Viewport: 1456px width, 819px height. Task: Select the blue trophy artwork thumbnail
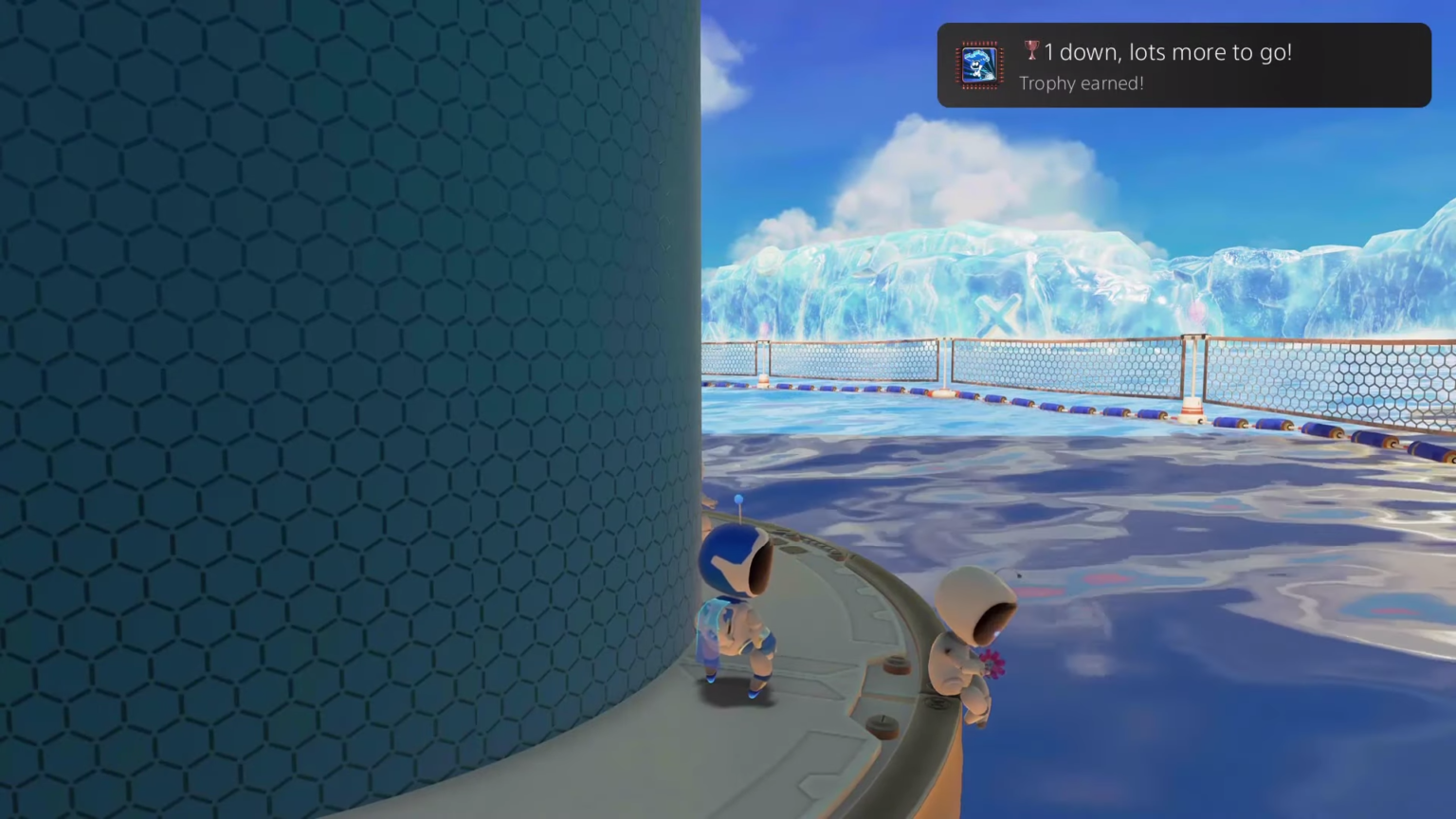[x=979, y=64]
